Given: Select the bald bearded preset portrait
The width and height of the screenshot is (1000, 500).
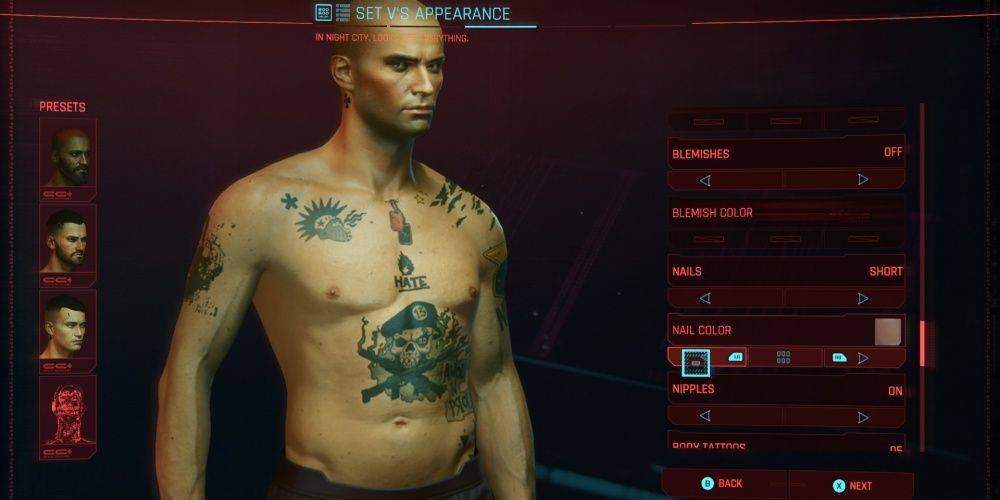Looking at the screenshot, I should coord(67,156).
